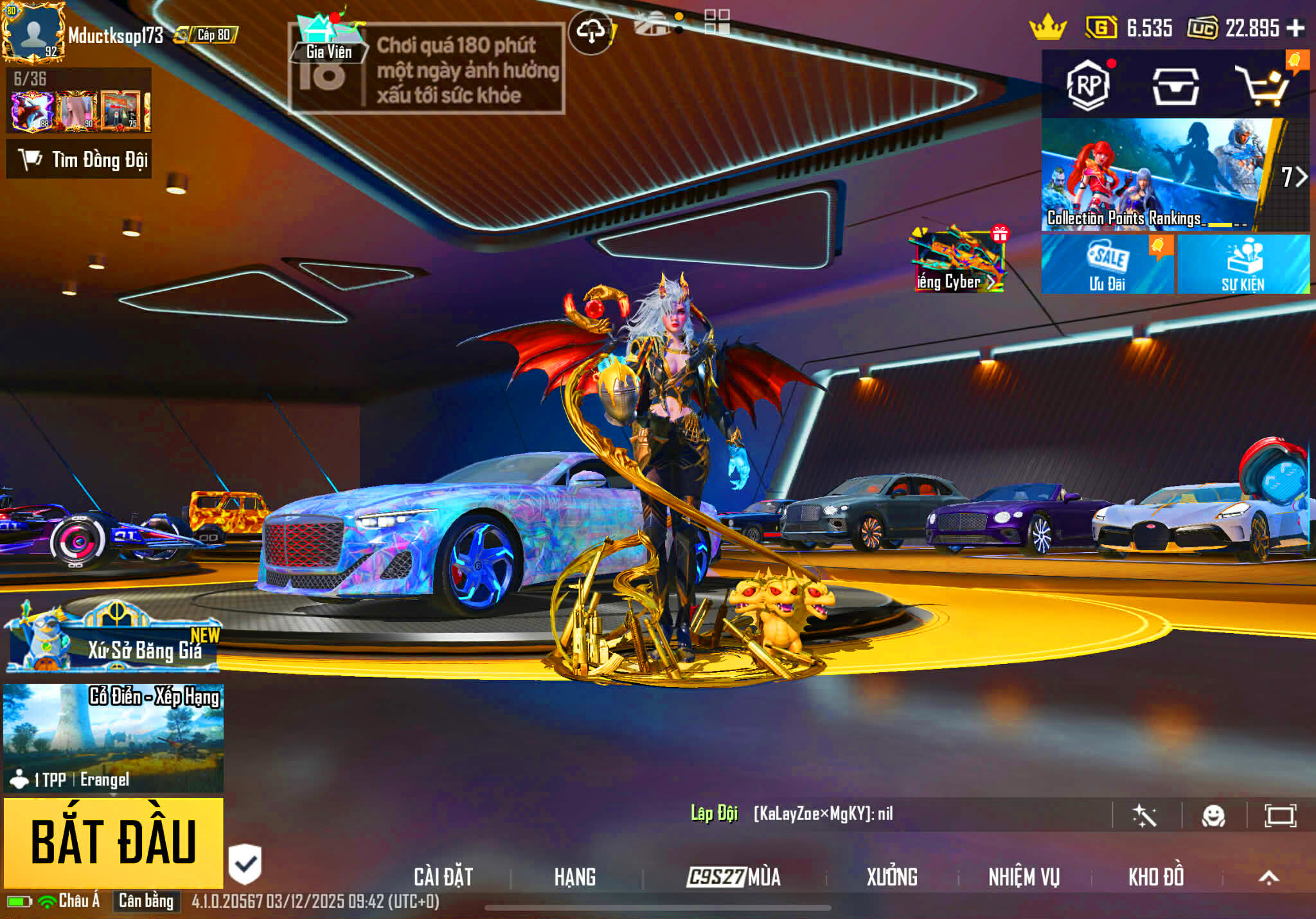The image size is (1316, 919).
Task: Expand the bottom menu with the up arrow
Action: [x=1268, y=877]
